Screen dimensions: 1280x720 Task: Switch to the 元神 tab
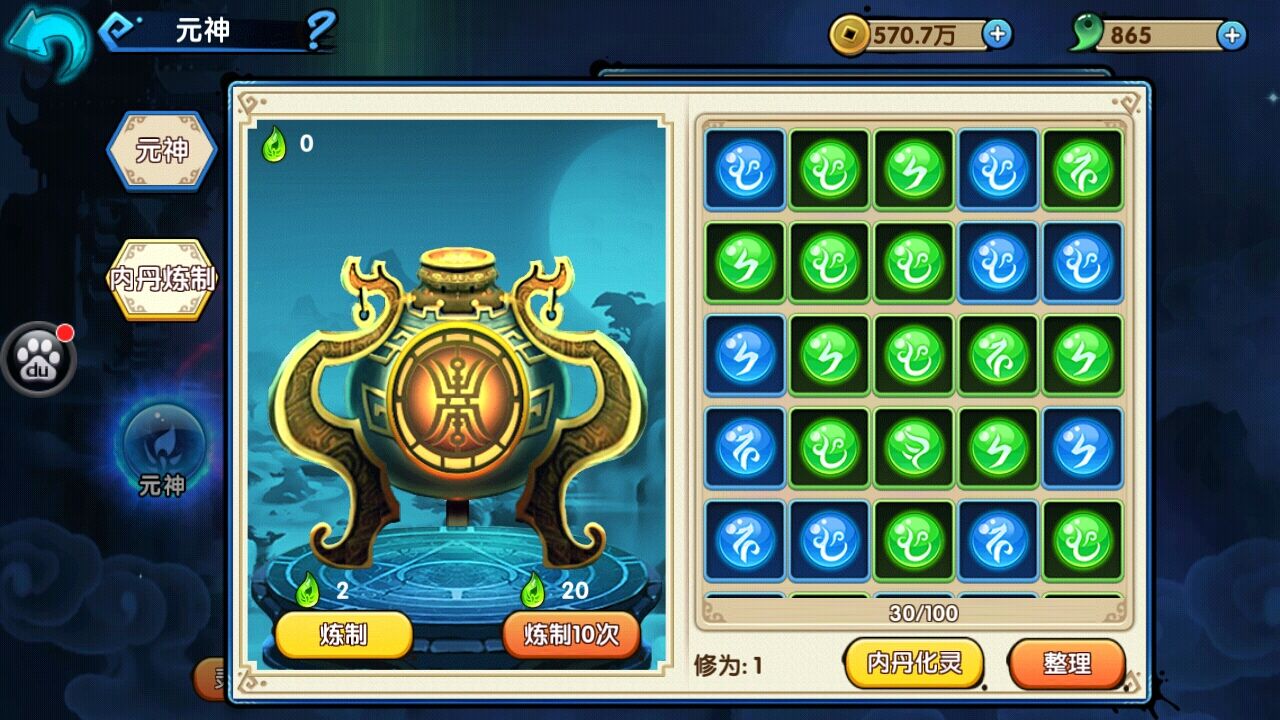pyautogui.click(x=162, y=151)
